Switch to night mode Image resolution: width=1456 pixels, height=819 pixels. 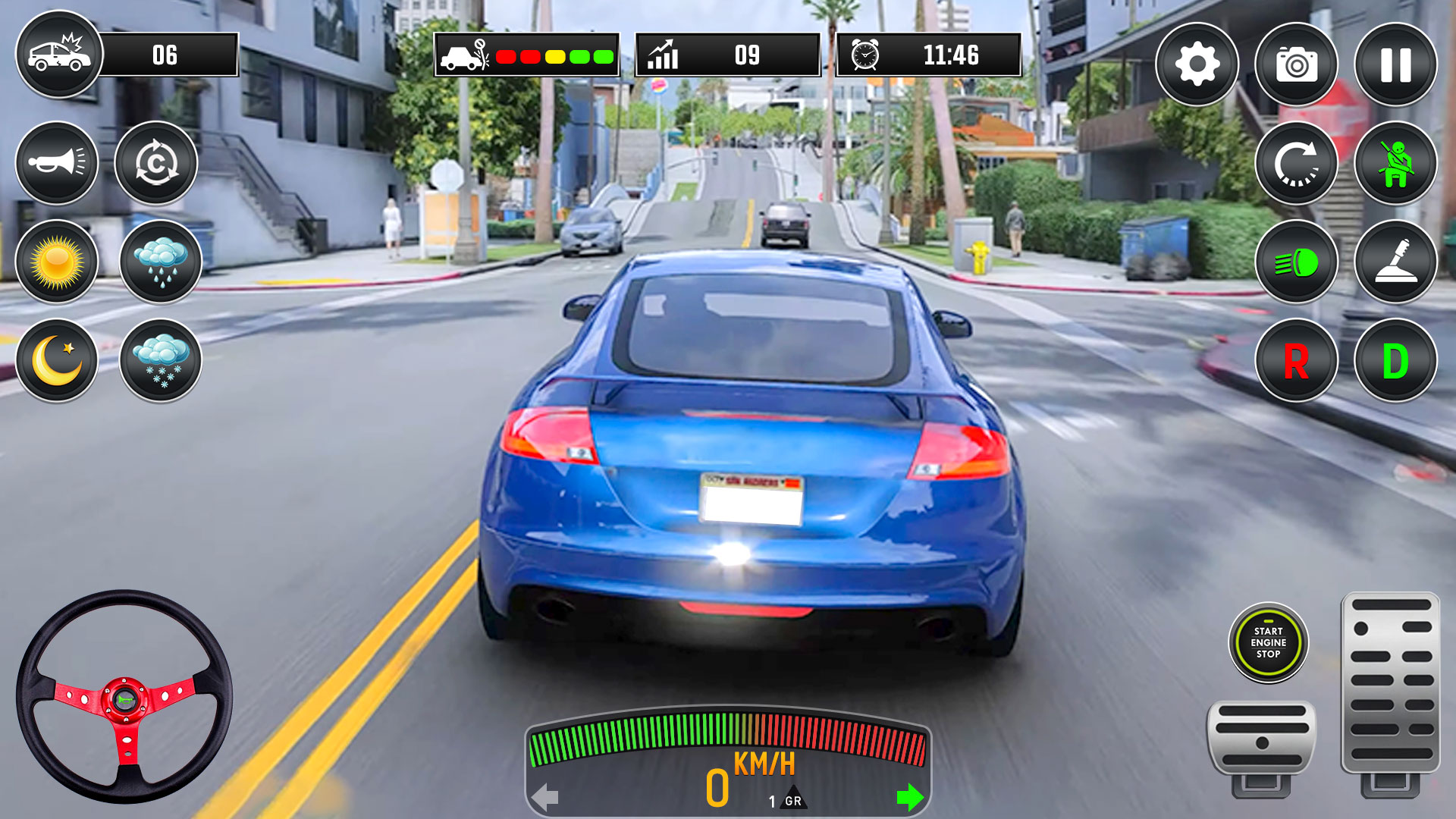(57, 360)
